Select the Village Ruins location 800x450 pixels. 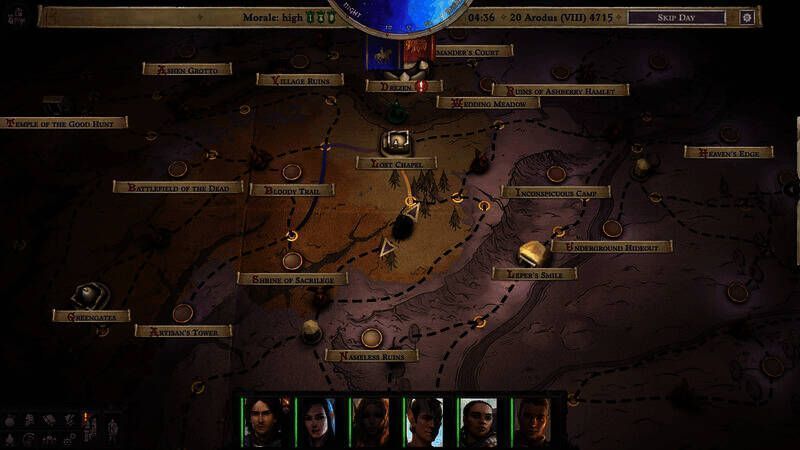tap(300, 80)
